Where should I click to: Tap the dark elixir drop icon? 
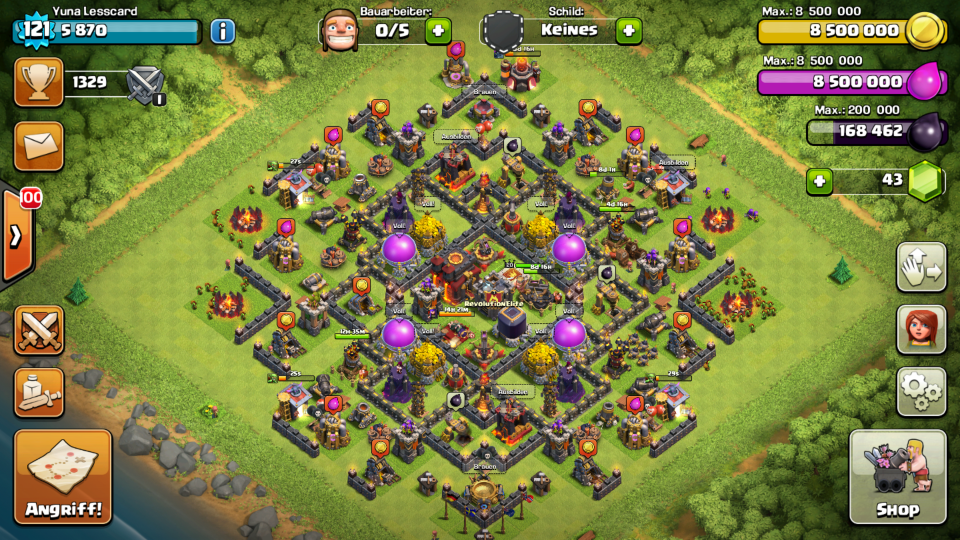[926, 131]
